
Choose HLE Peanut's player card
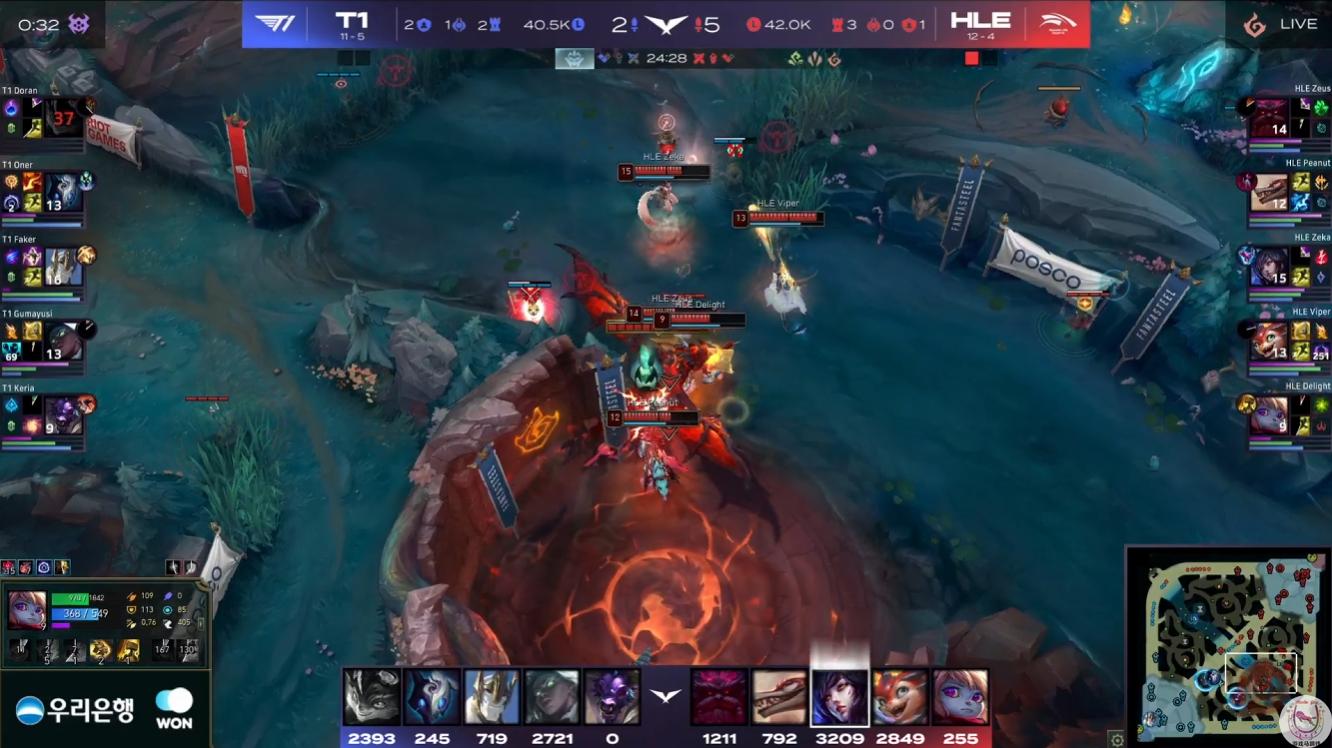[x=1288, y=192]
